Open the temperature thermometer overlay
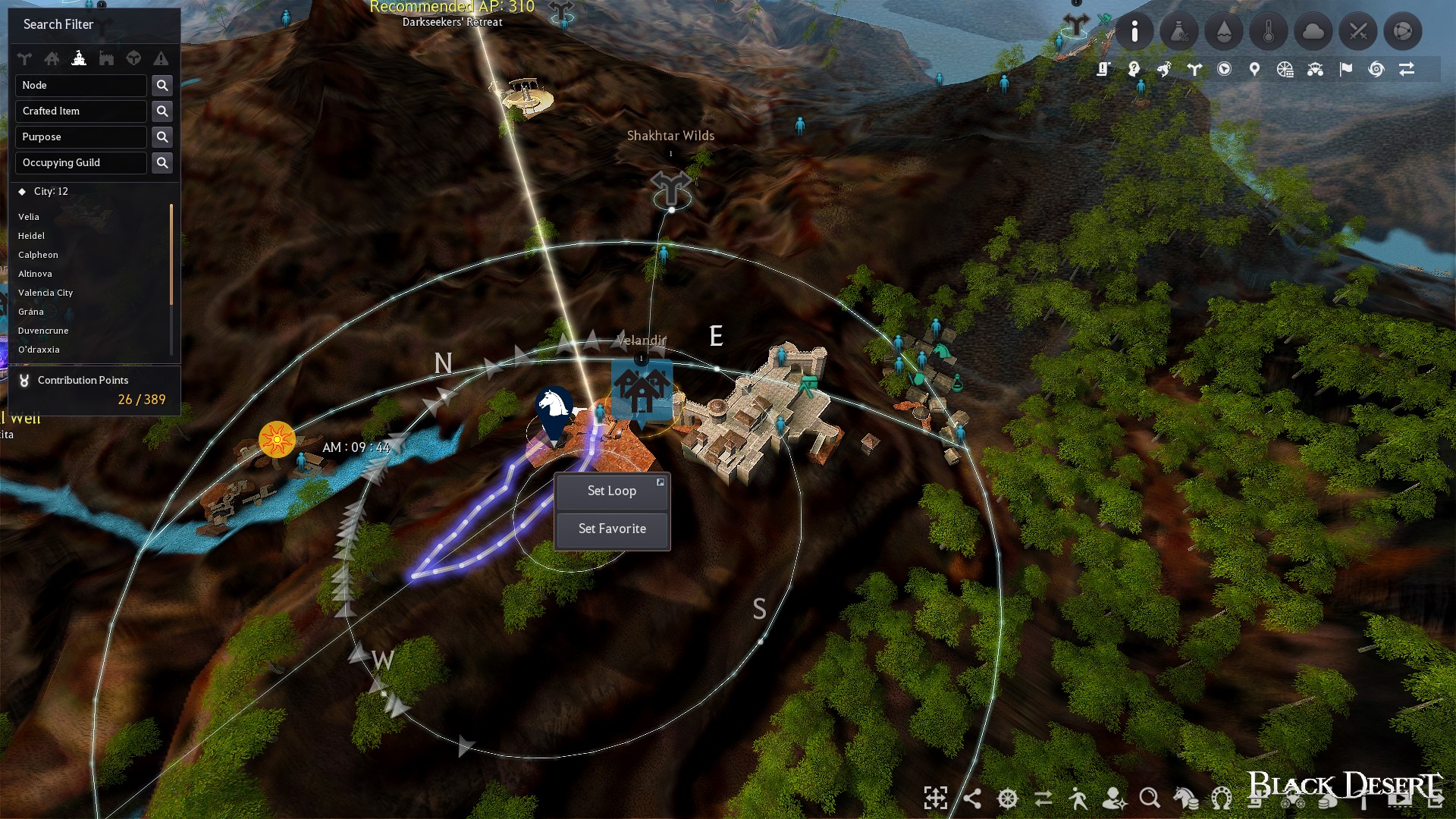Screen dimensions: 1456x819 coord(1268,31)
